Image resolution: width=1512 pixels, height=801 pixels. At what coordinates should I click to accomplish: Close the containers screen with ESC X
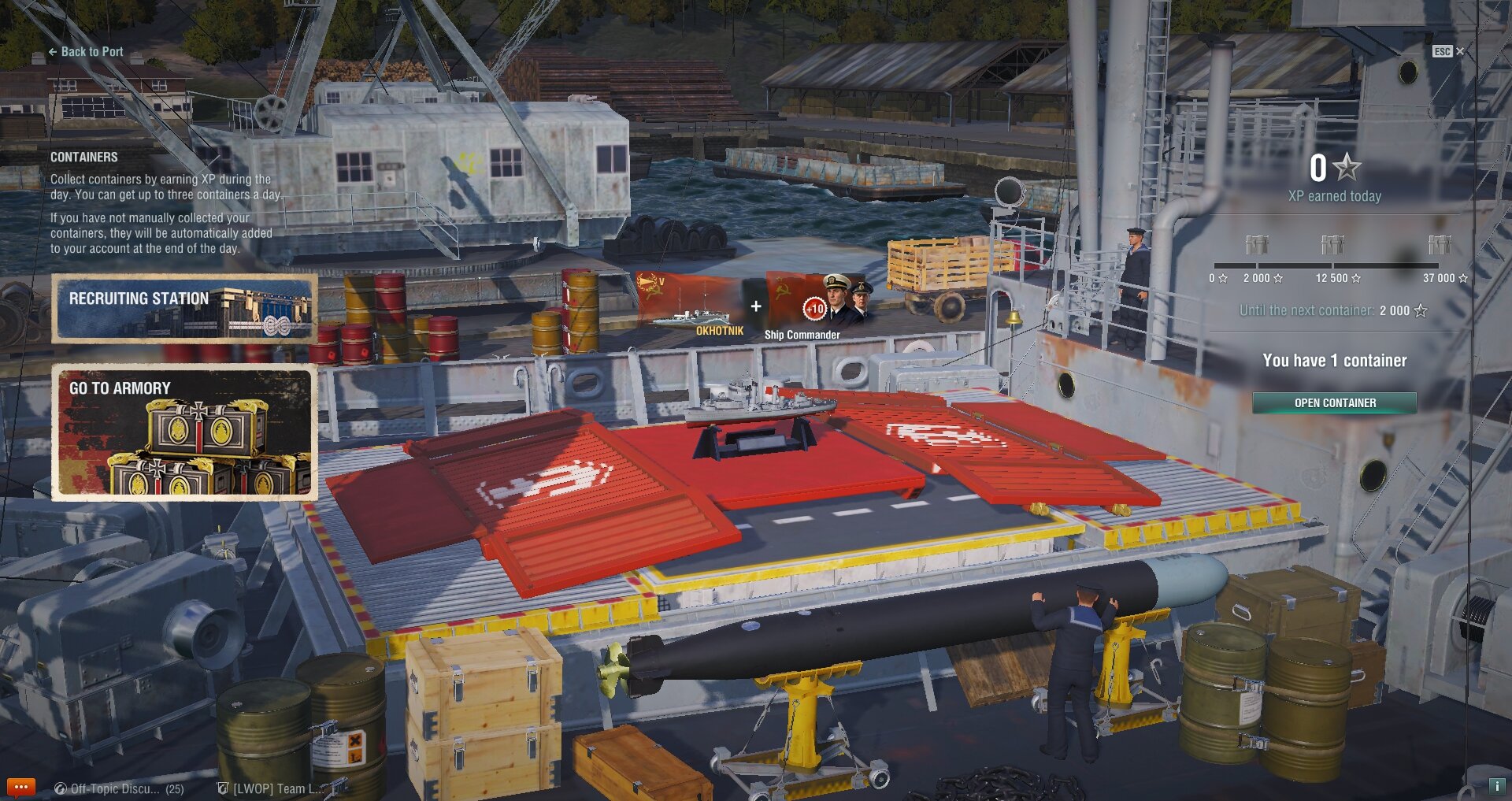1448,51
